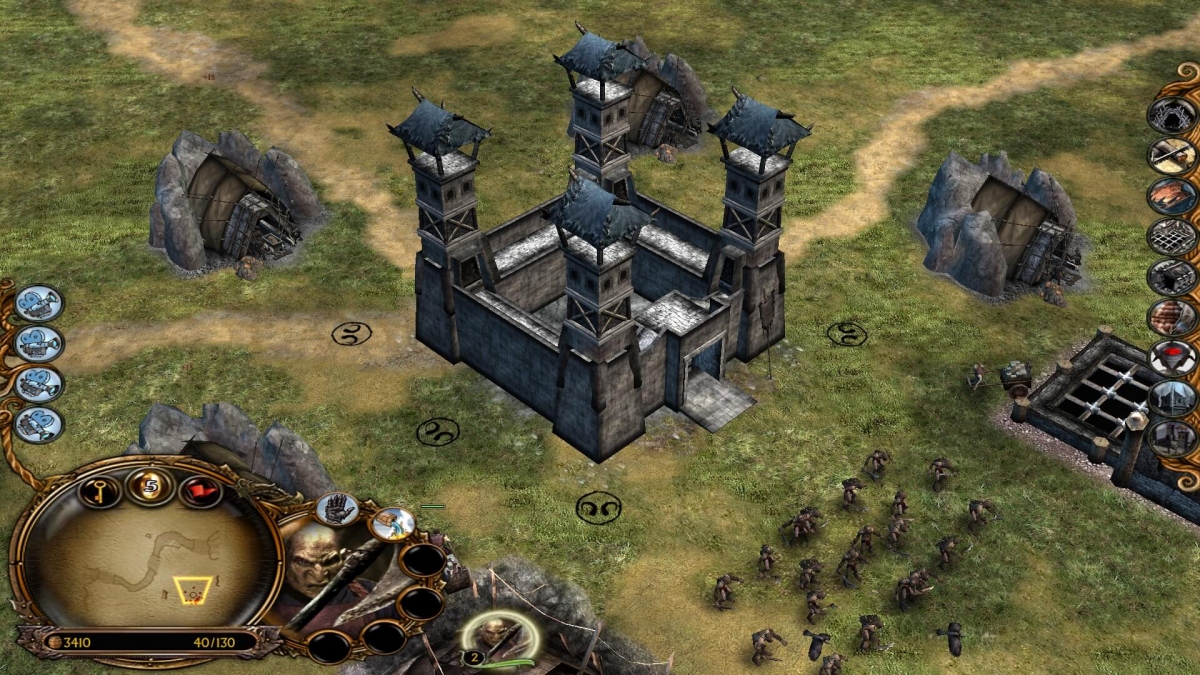
Task: Choose the spiky cave mouth build icon
Action: pos(1172,115)
